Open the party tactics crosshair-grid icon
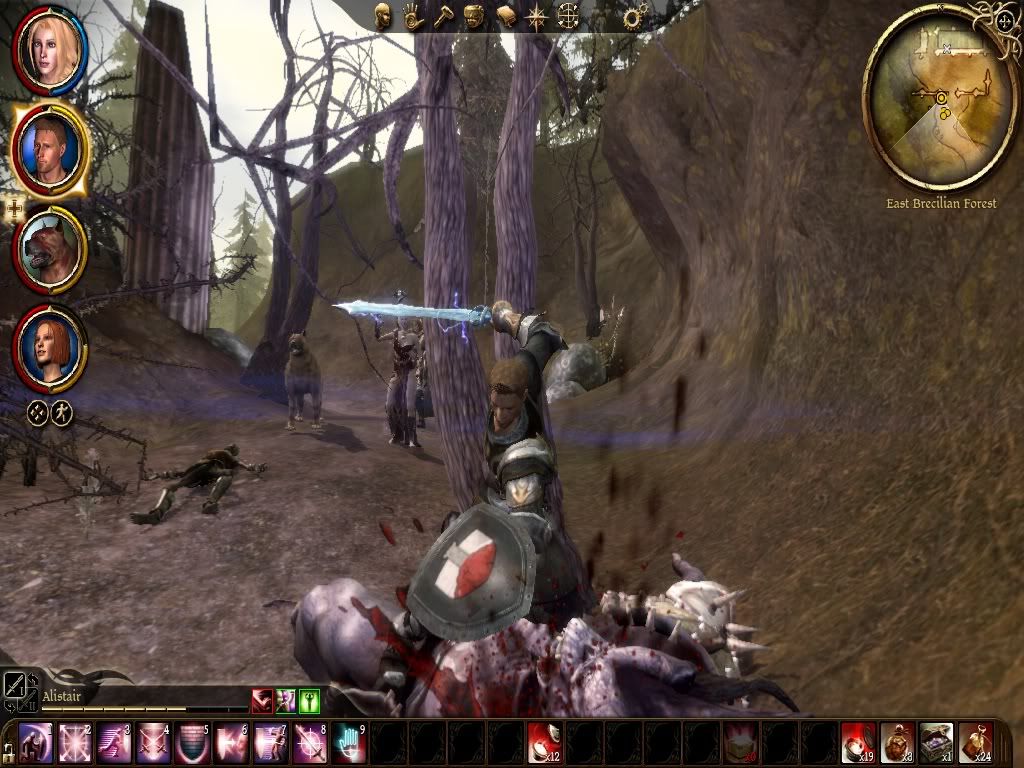The height and width of the screenshot is (768, 1024). tap(569, 17)
